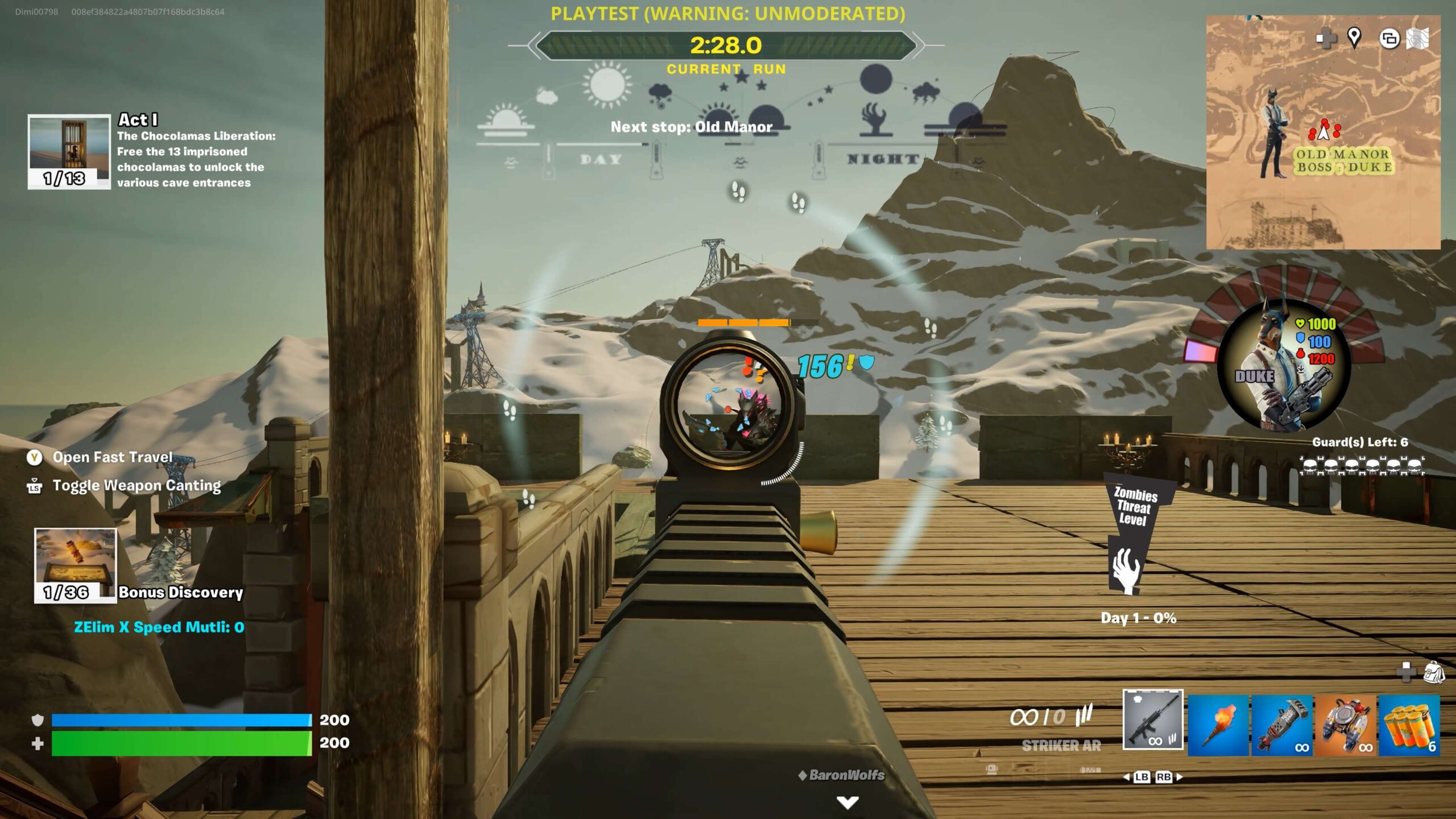Viewport: 1456px width, 819px height.
Task: Click the Old Manor minimap
Action: [1323, 132]
